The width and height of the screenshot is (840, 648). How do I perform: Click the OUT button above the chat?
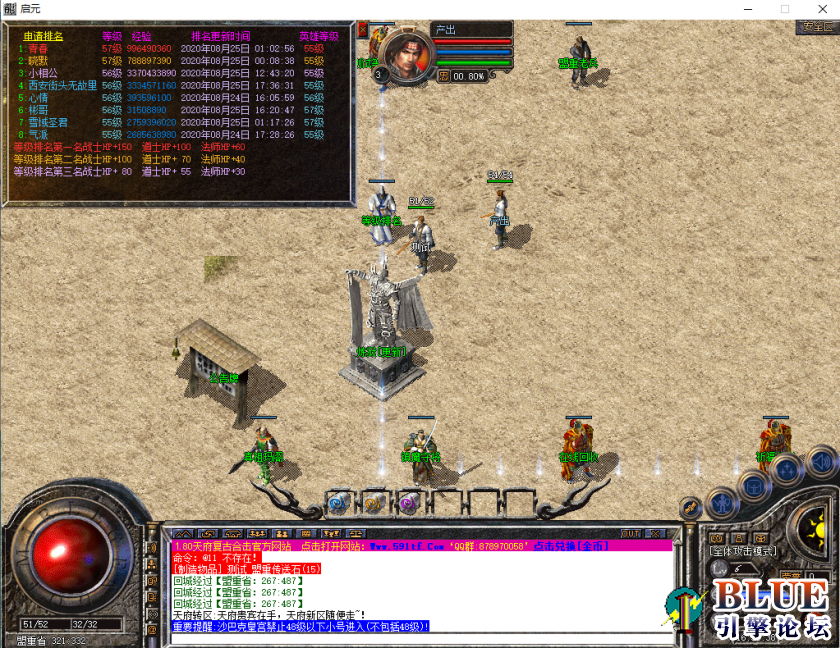click(x=631, y=533)
